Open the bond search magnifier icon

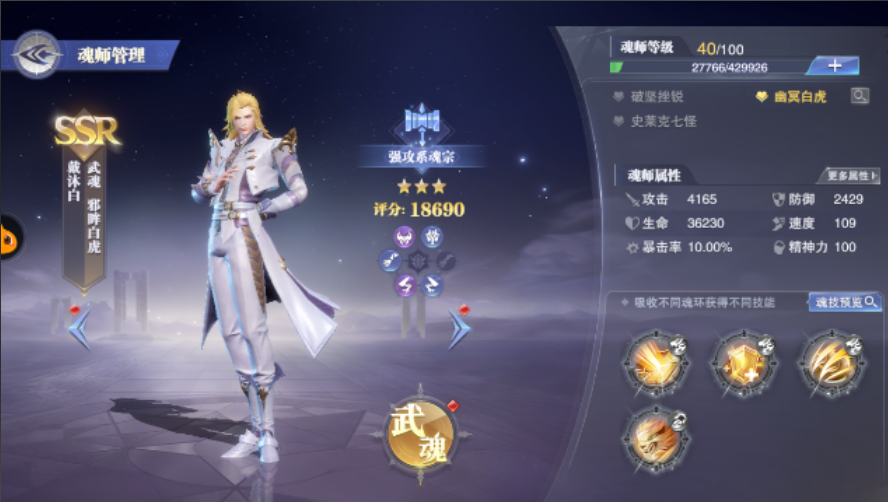coord(859,96)
